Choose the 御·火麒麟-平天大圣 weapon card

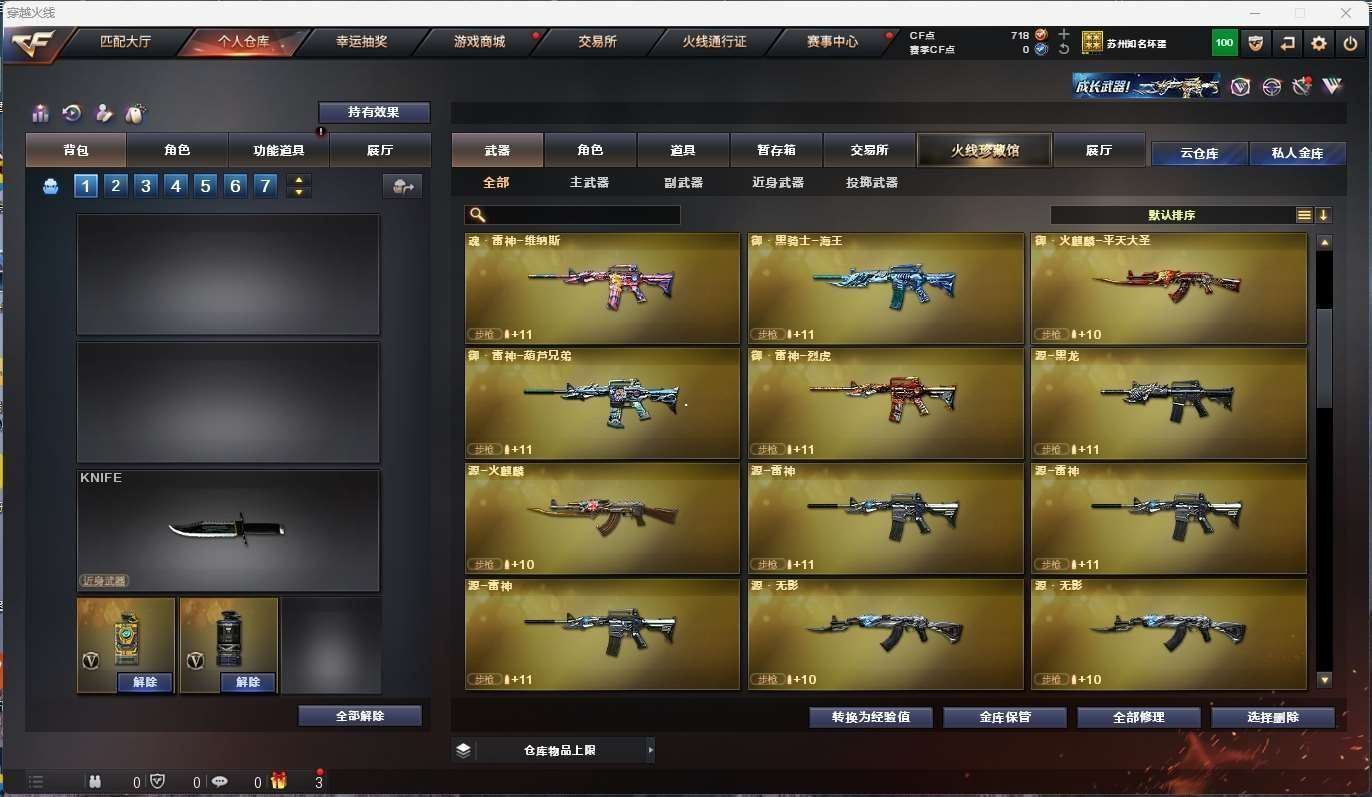point(1168,288)
